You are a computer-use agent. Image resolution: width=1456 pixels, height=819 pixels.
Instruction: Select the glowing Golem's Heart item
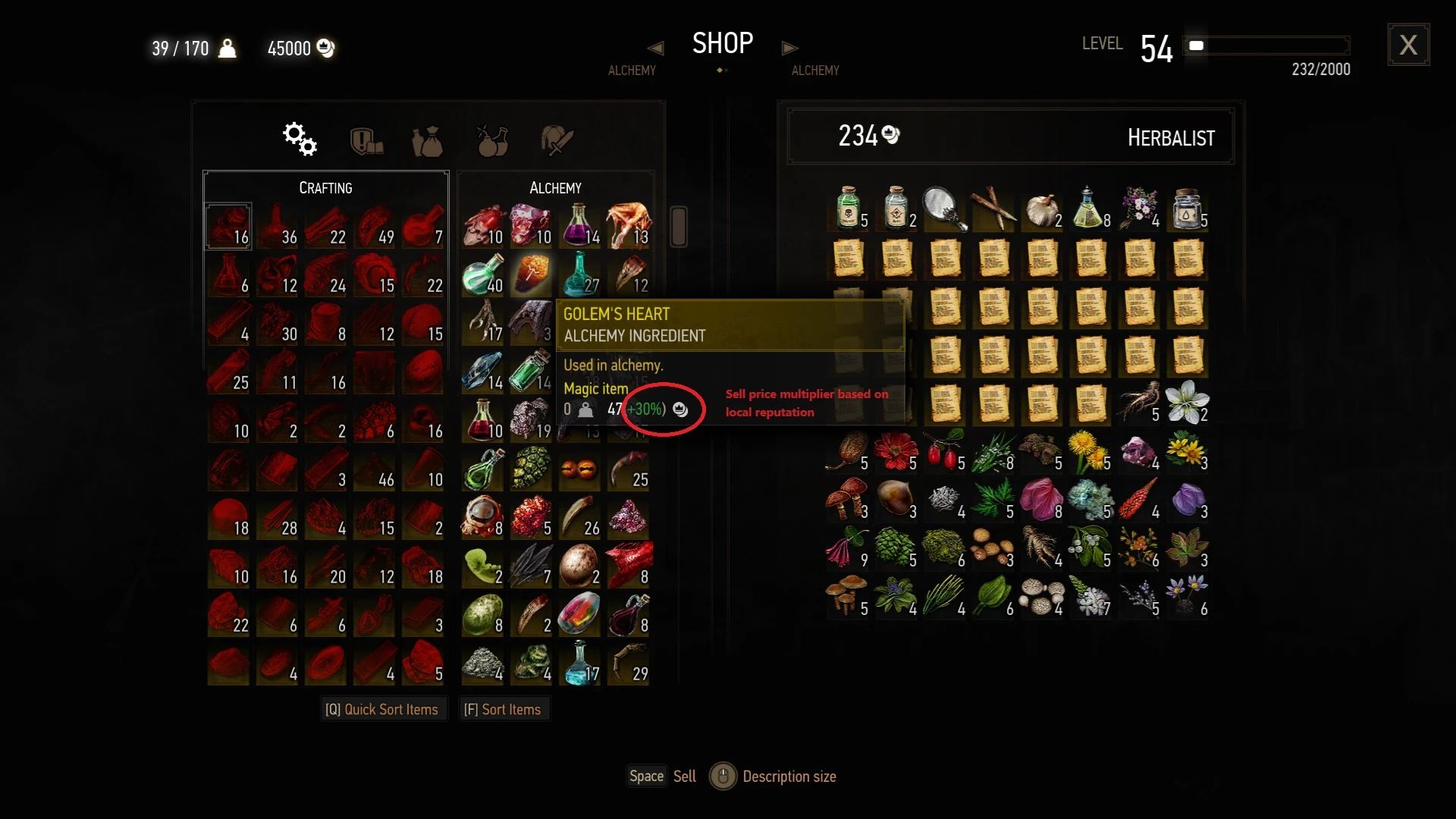pyautogui.click(x=531, y=275)
